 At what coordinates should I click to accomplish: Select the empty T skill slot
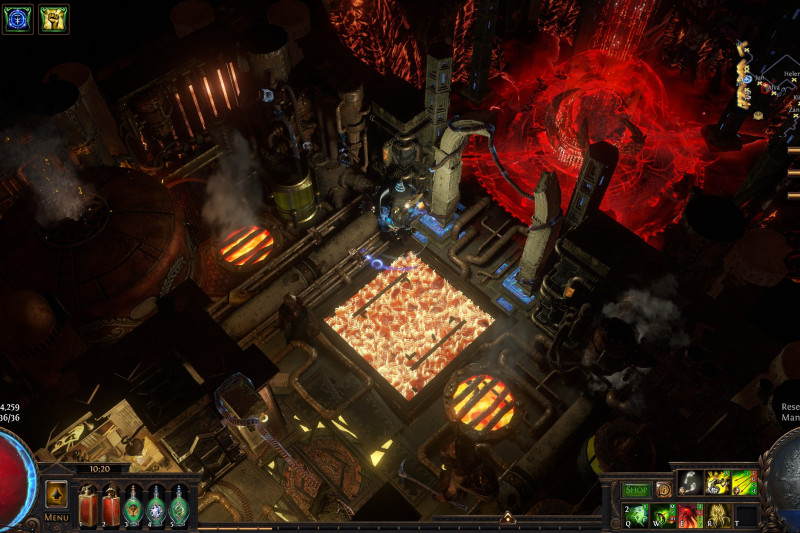point(745,516)
